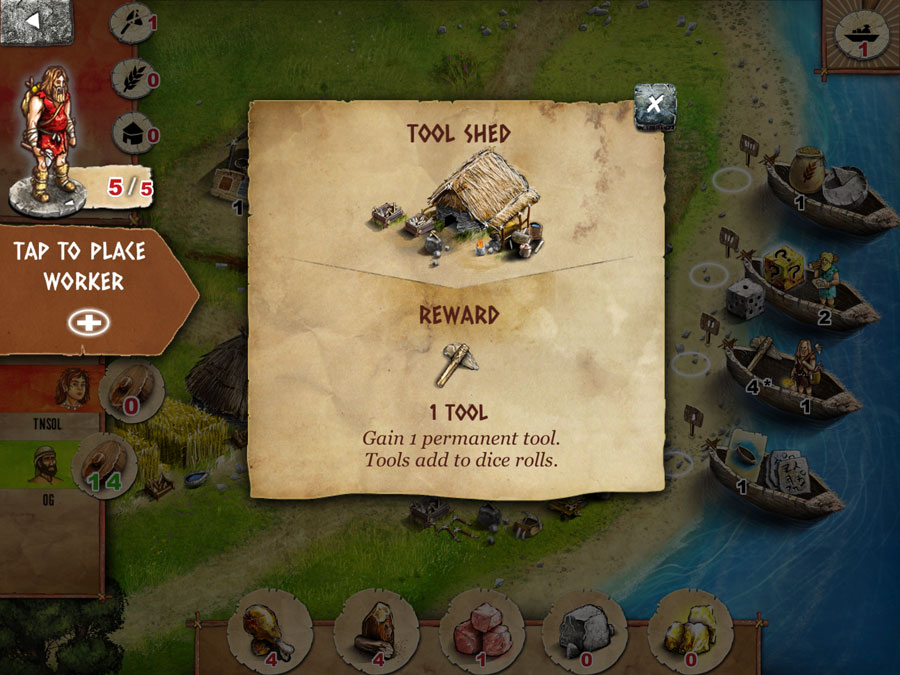Select the clay brick resource
Screen dimensions: 900x675
(480, 630)
